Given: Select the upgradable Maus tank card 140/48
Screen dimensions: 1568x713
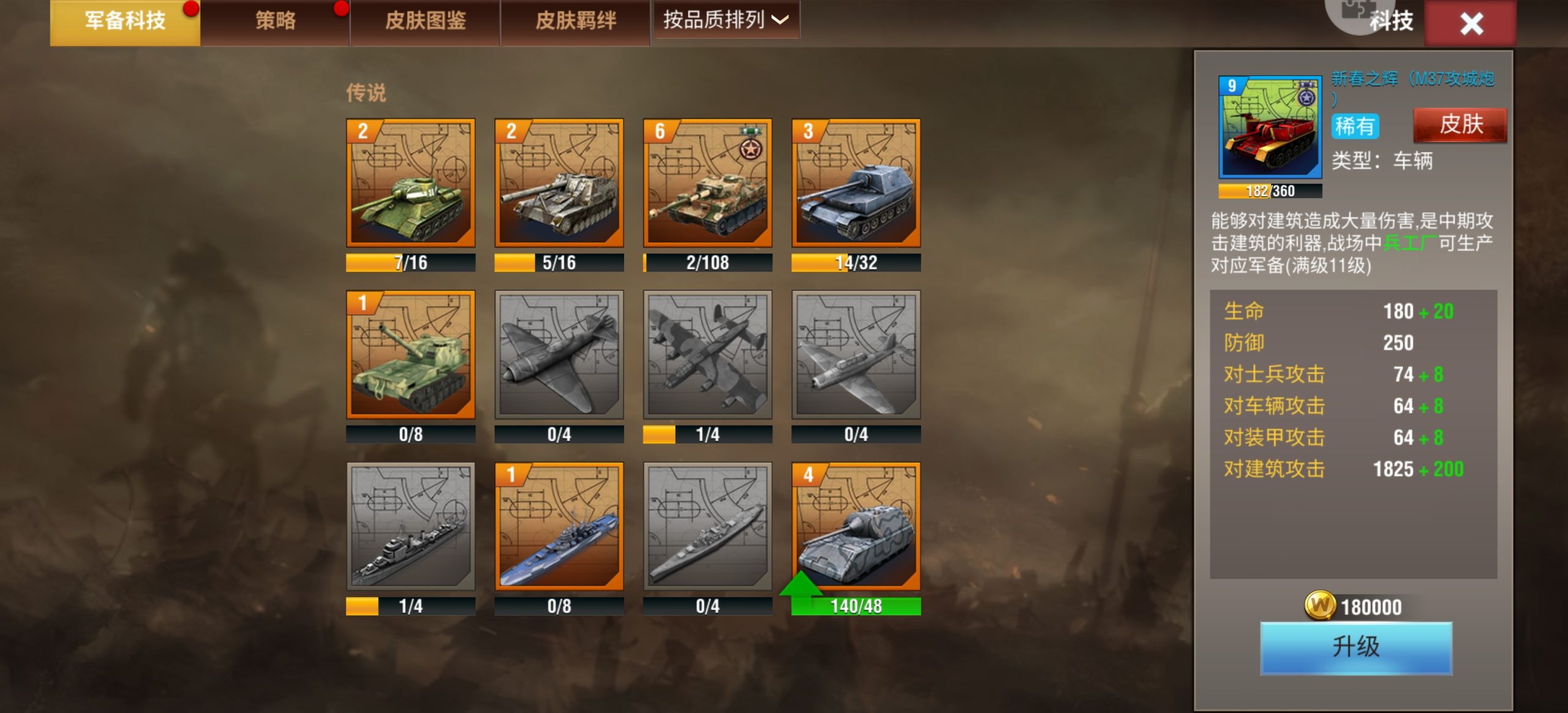Looking at the screenshot, I should pyautogui.click(x=856, y=527).
